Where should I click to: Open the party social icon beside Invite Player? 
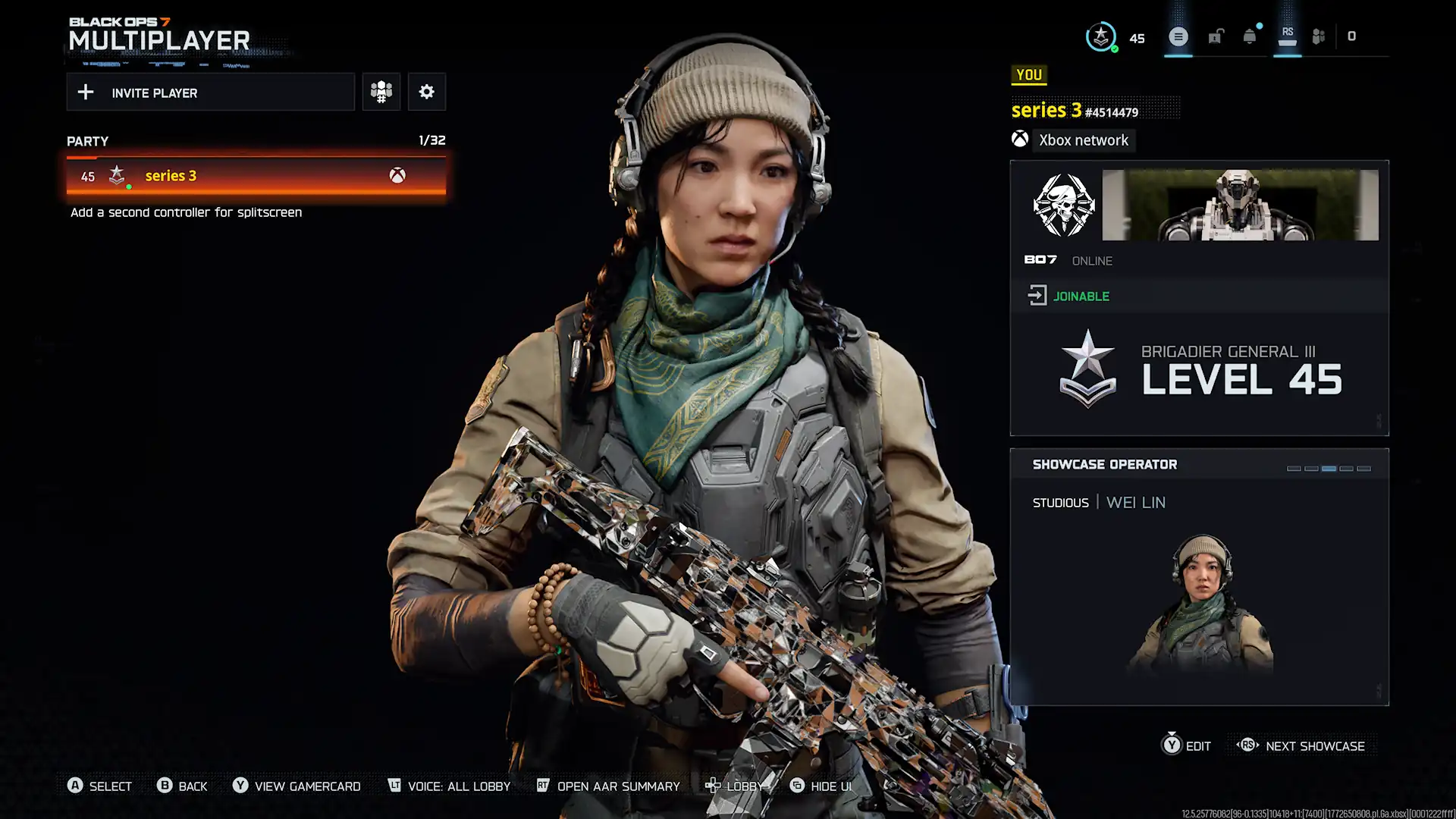click(x=381, y=92)
